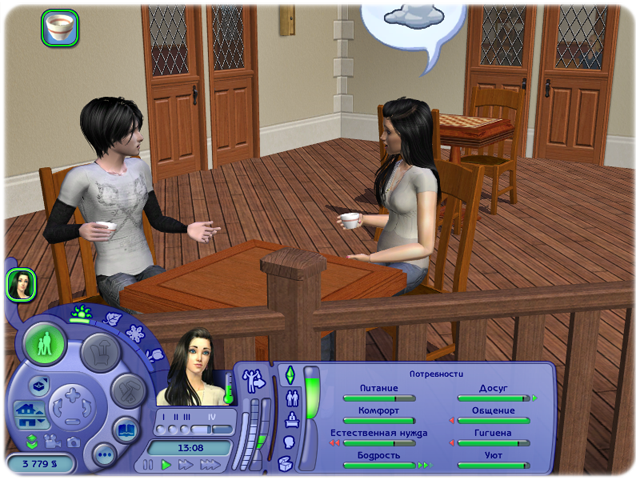Viewport: 640px width, 480px height.
Task: Set game speed to fast forward
Action: click(x=186, y=465)
